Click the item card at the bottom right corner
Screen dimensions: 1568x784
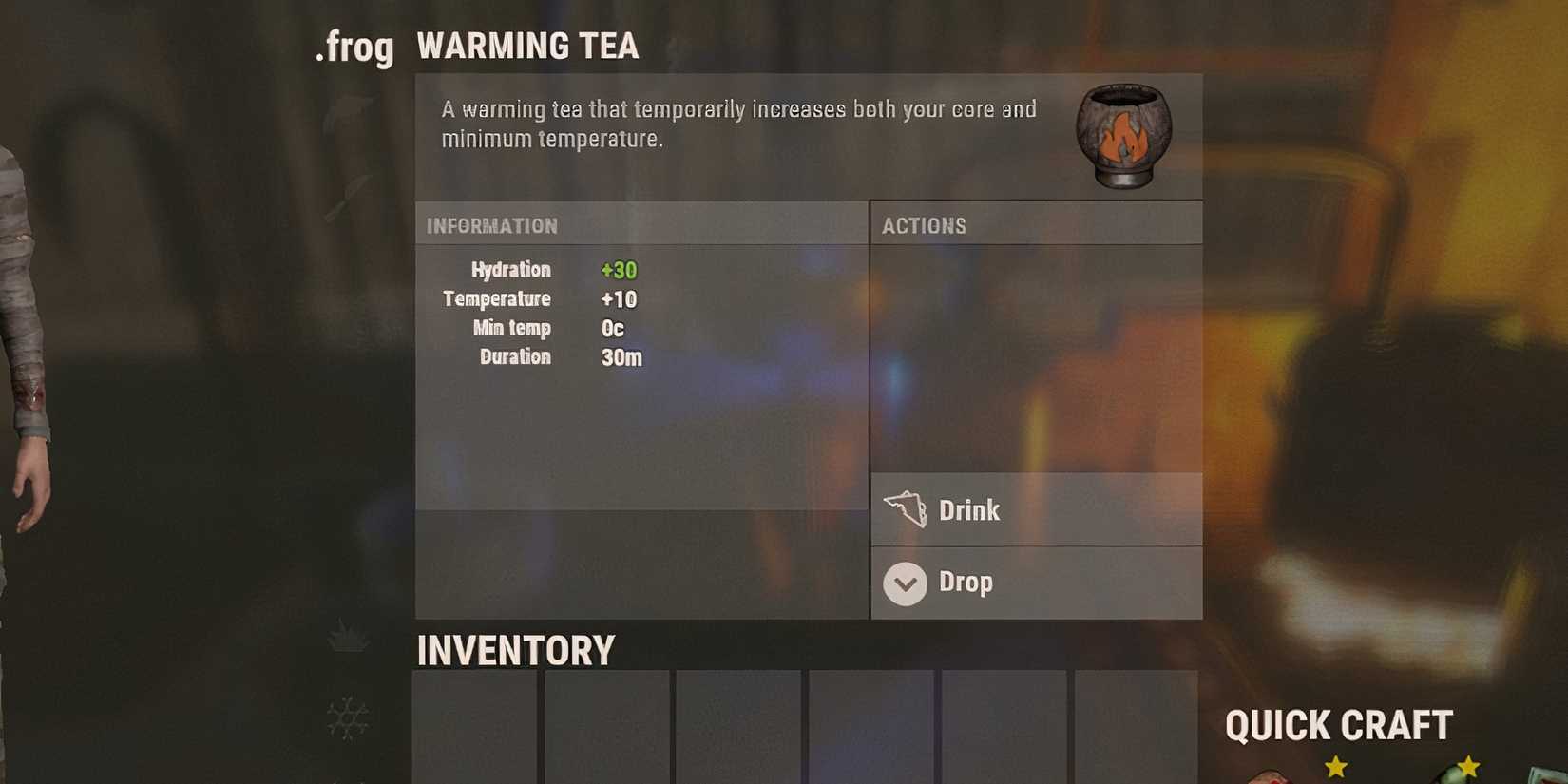pos(1544,774)
